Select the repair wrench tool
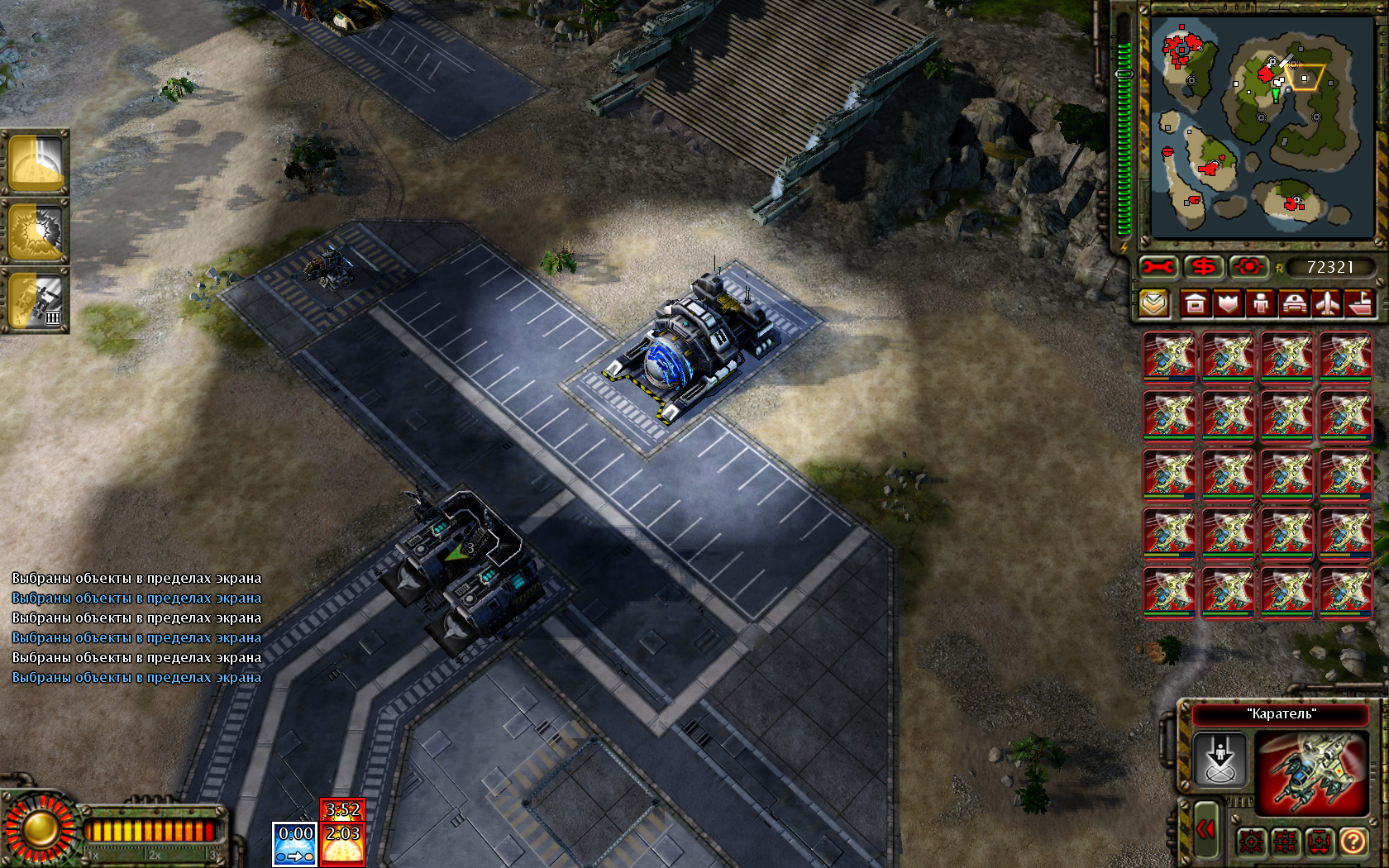This screenshot has height=868, width=1389. pos(1158,265)
